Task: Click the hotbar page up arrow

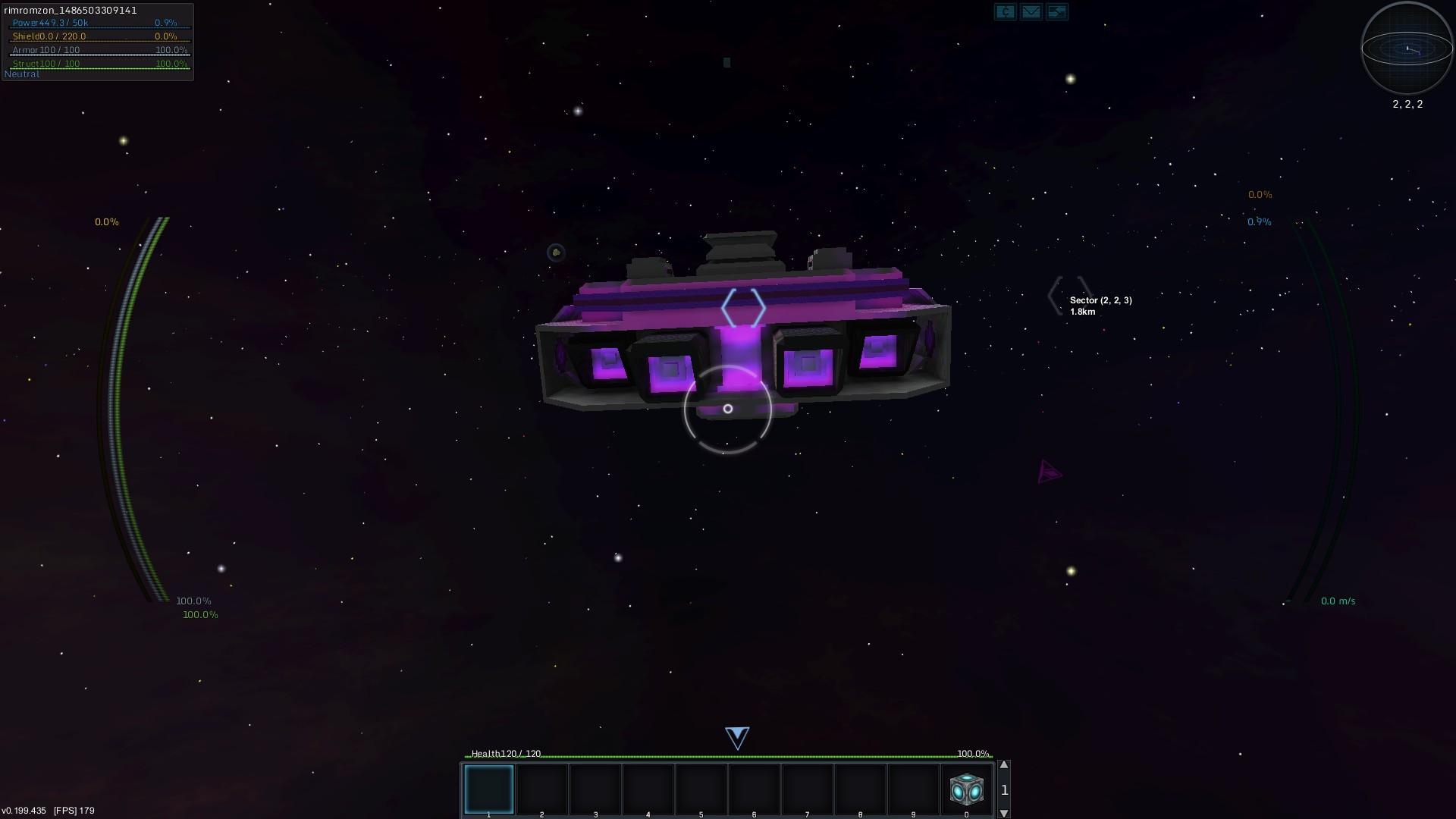Action: point(1004,765)
